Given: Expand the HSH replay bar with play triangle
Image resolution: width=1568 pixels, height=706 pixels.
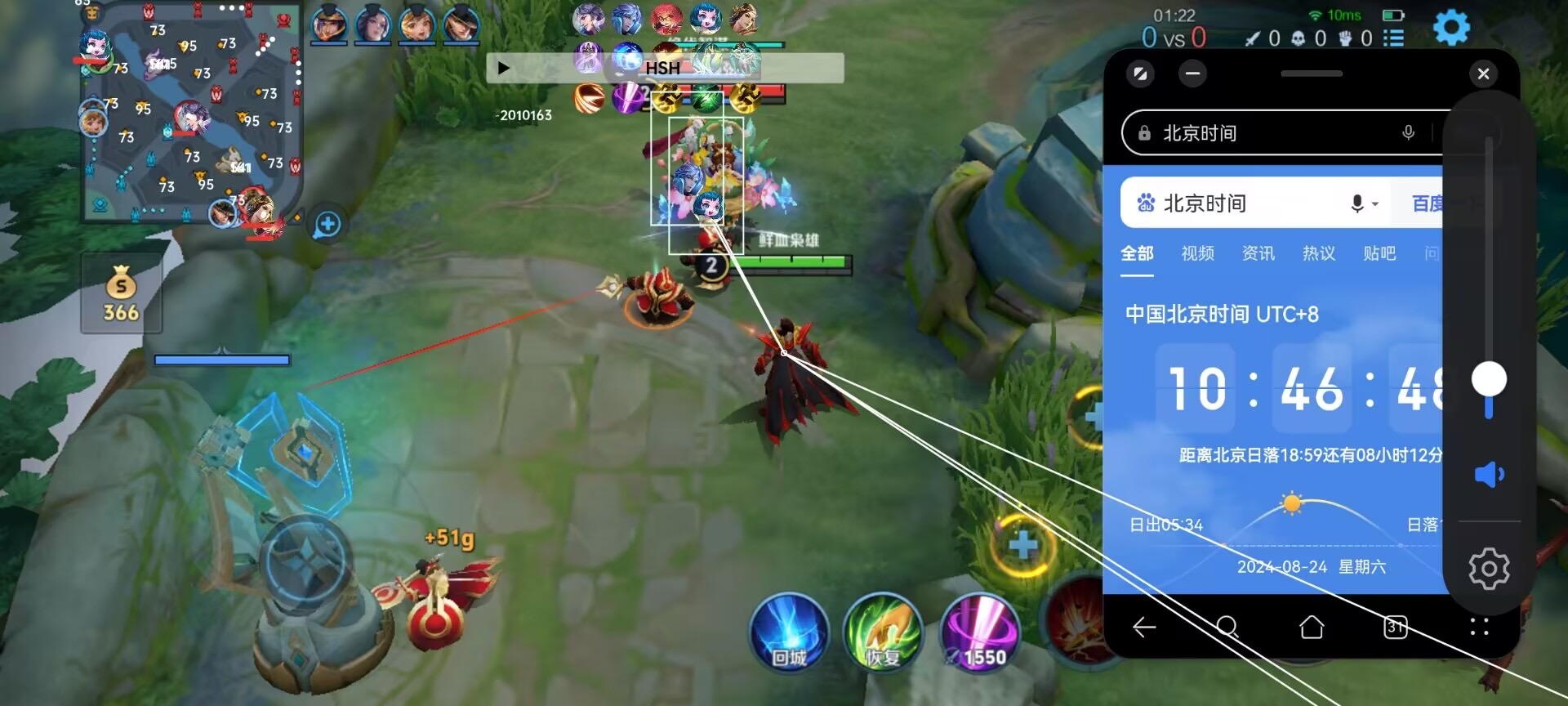Looking at the screenshot, I should [503, 68].
